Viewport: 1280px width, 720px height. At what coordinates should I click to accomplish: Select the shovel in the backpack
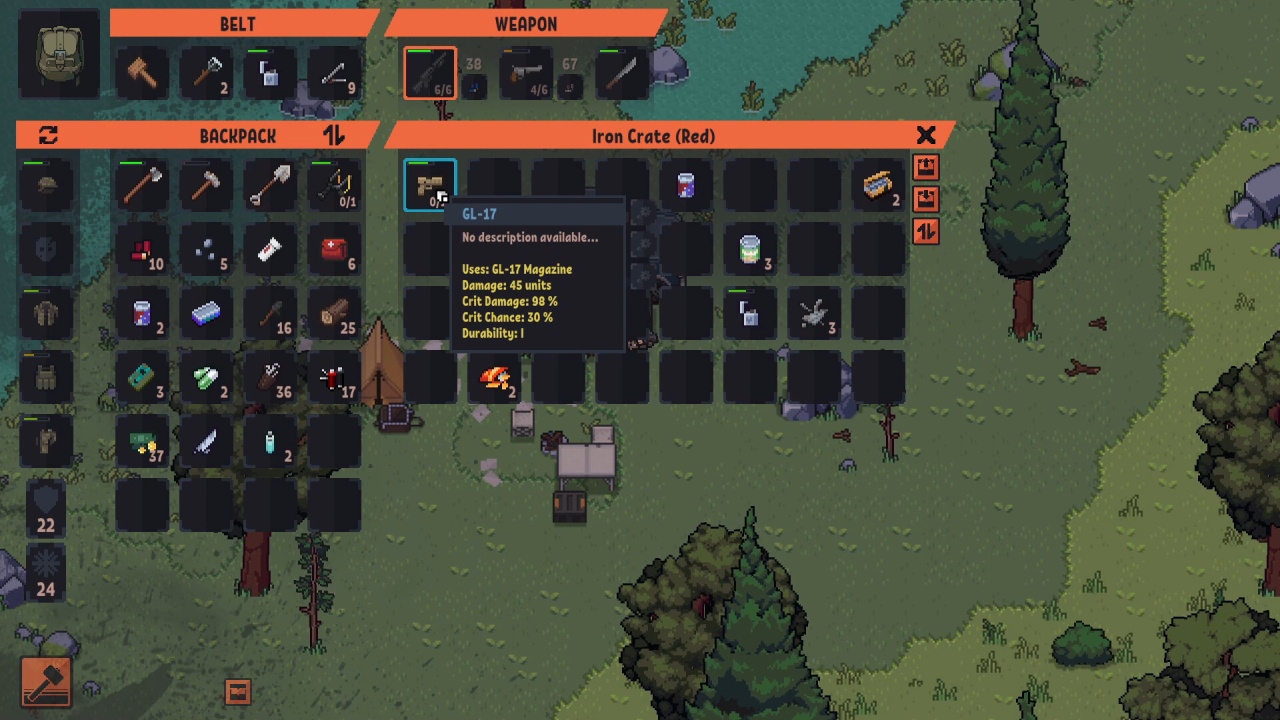(x=270, y=185)
